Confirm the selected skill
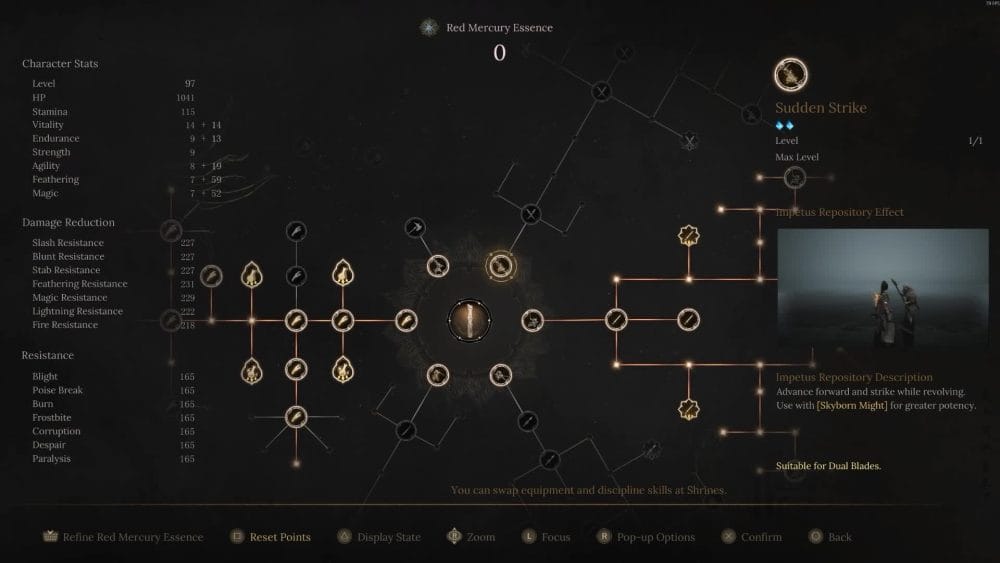Image resolution: width=1000 pixels, height=563 pixels. click(750, 537)
